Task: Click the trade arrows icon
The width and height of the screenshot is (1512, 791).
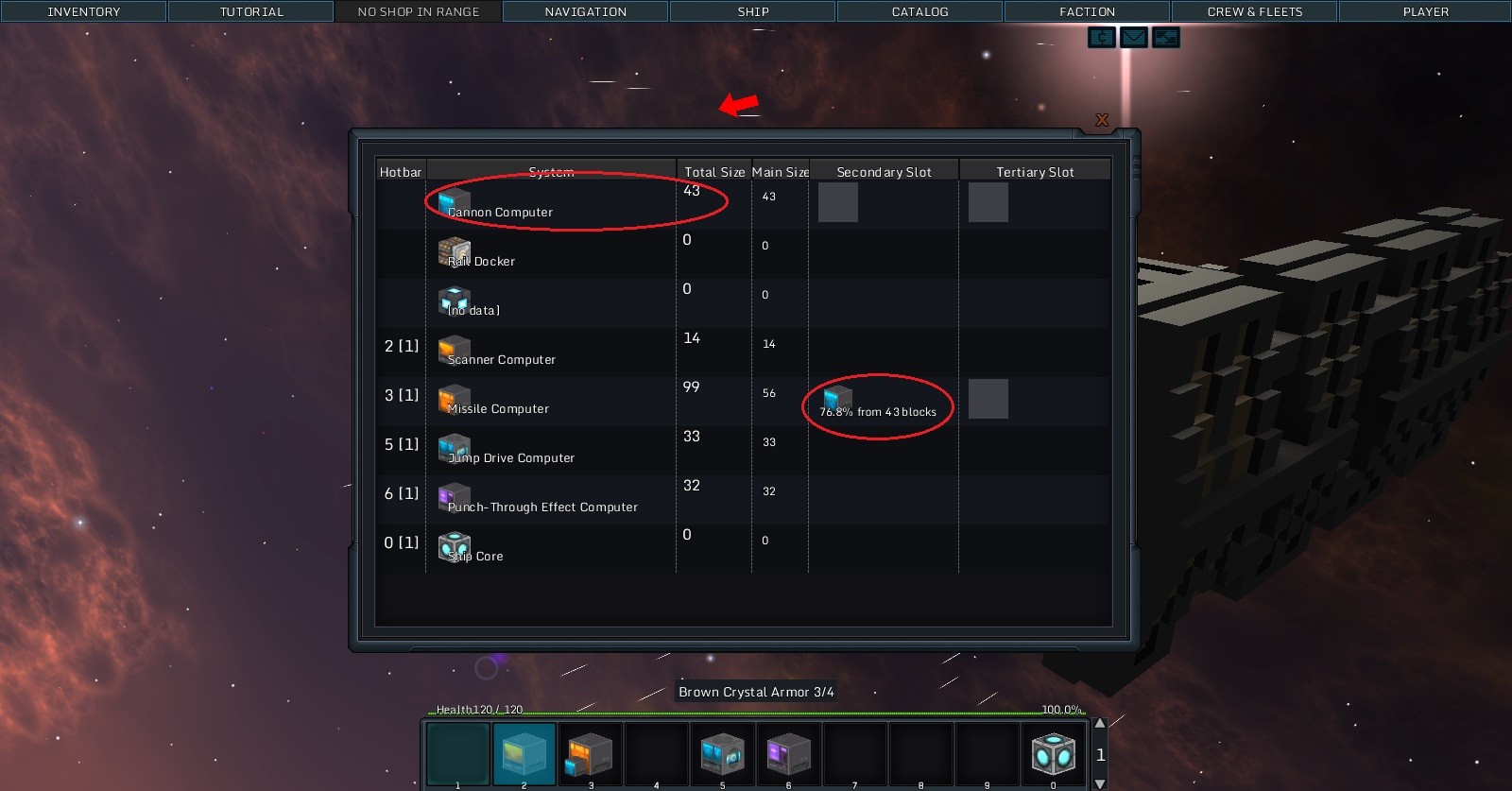Action: click(x=1165, y=38)
